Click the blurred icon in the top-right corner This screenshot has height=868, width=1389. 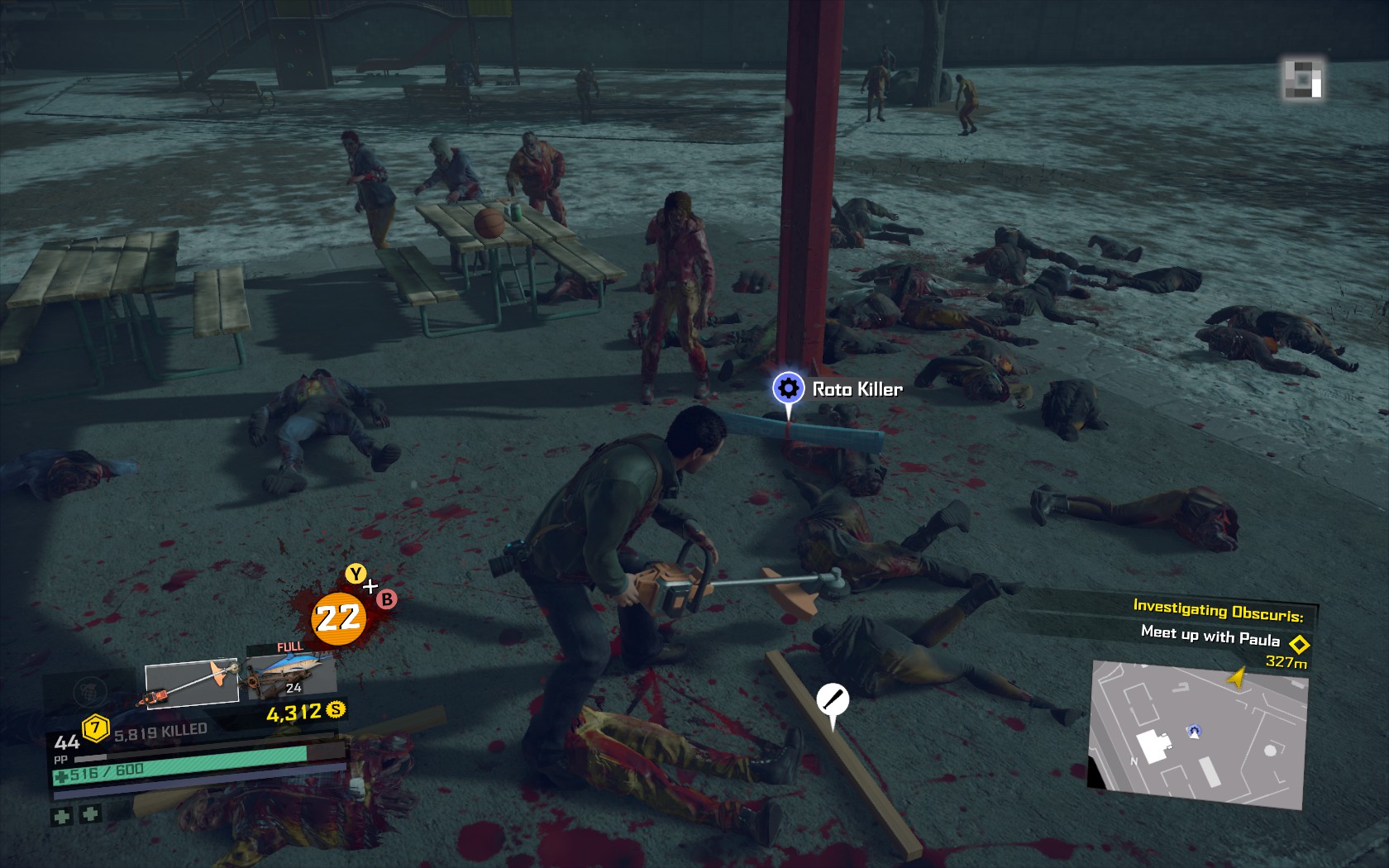(1302, 79)
